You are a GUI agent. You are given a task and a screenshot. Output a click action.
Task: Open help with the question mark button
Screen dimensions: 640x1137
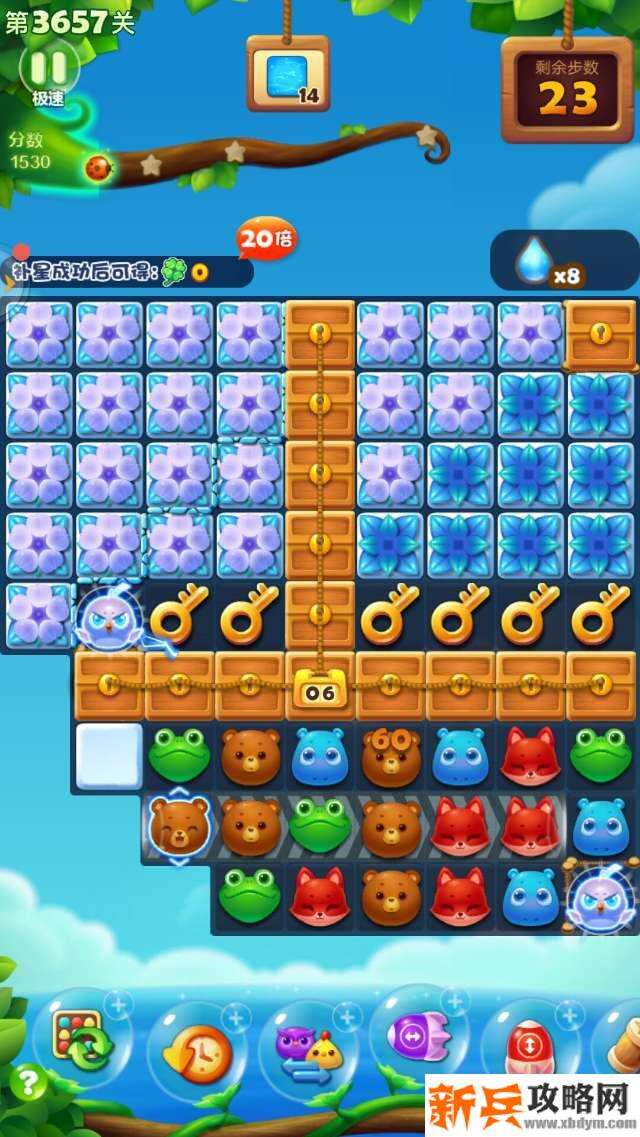coord(29,1082)
